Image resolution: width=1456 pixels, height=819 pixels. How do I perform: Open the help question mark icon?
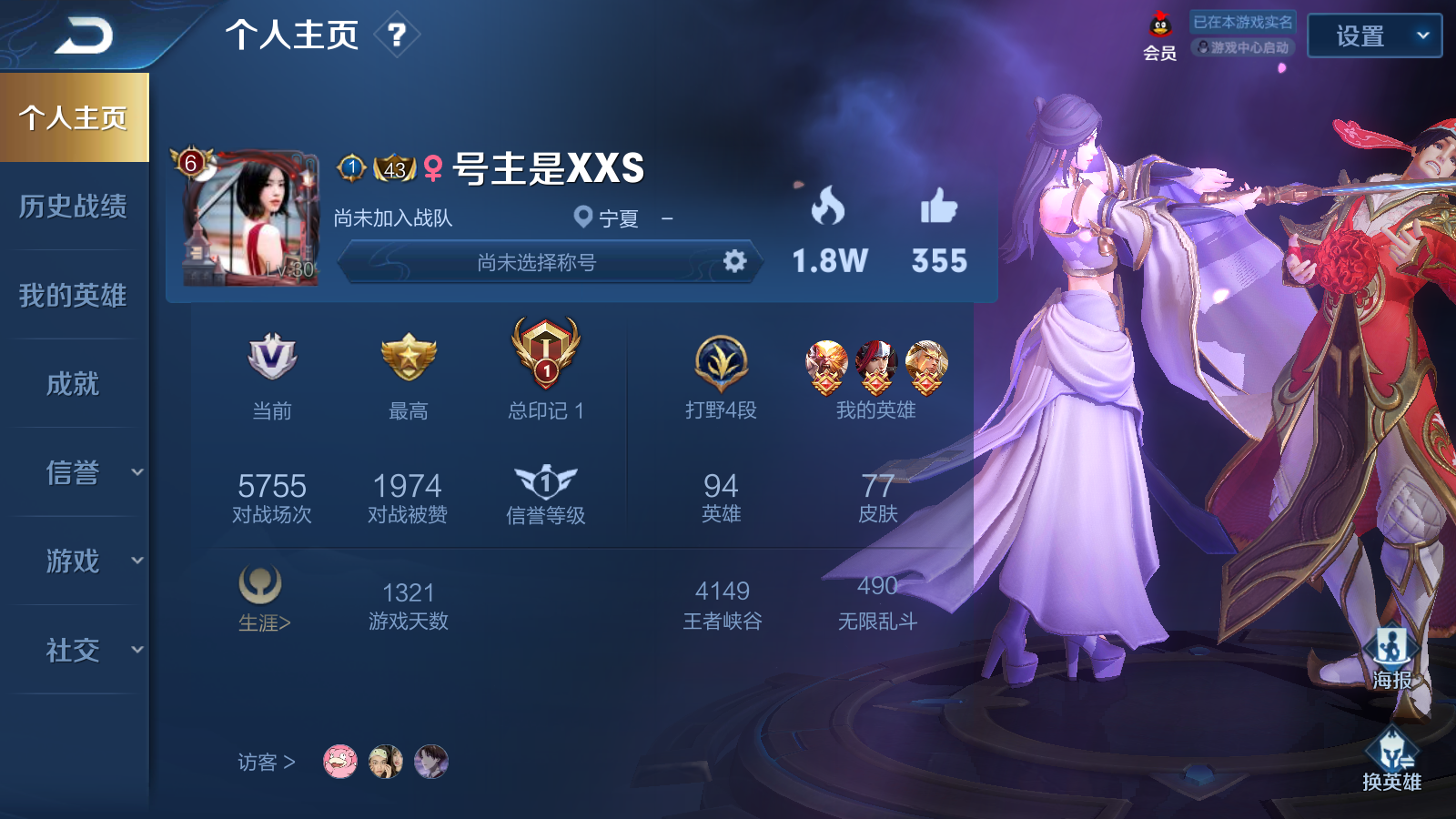point(397,35)
